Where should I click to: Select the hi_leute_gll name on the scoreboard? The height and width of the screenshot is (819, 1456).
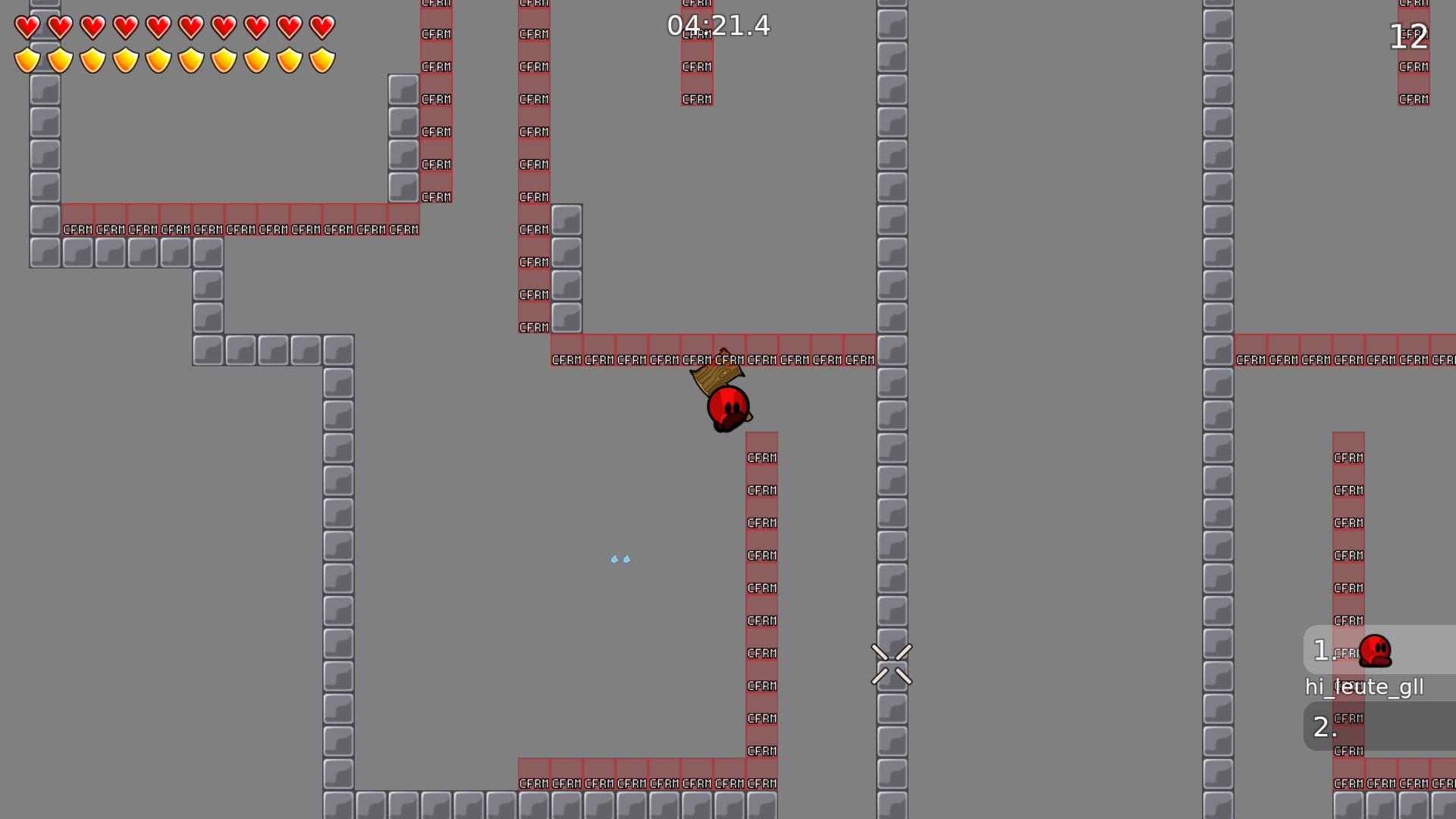1365,687
